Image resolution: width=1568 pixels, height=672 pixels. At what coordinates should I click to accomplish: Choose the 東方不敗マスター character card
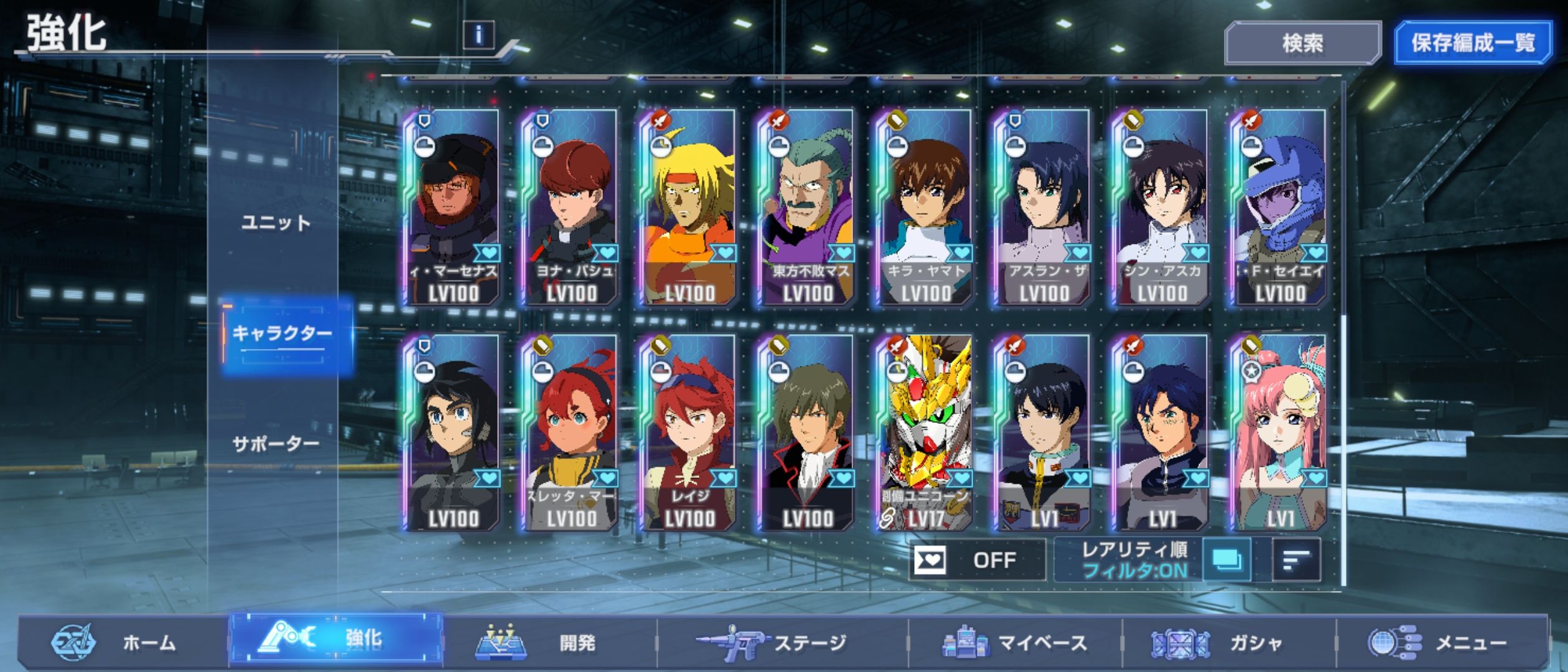(x=806, y=207)
